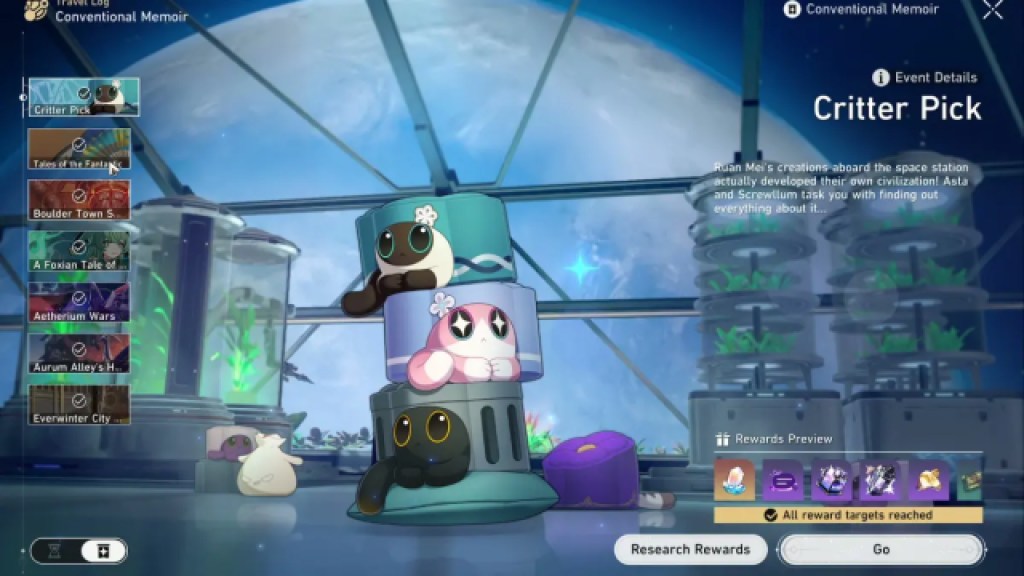Image resolution: width=1024 pixels, height=576 pixels.
Task: Select the A Foxian Tale event
Action: (79, 251)
